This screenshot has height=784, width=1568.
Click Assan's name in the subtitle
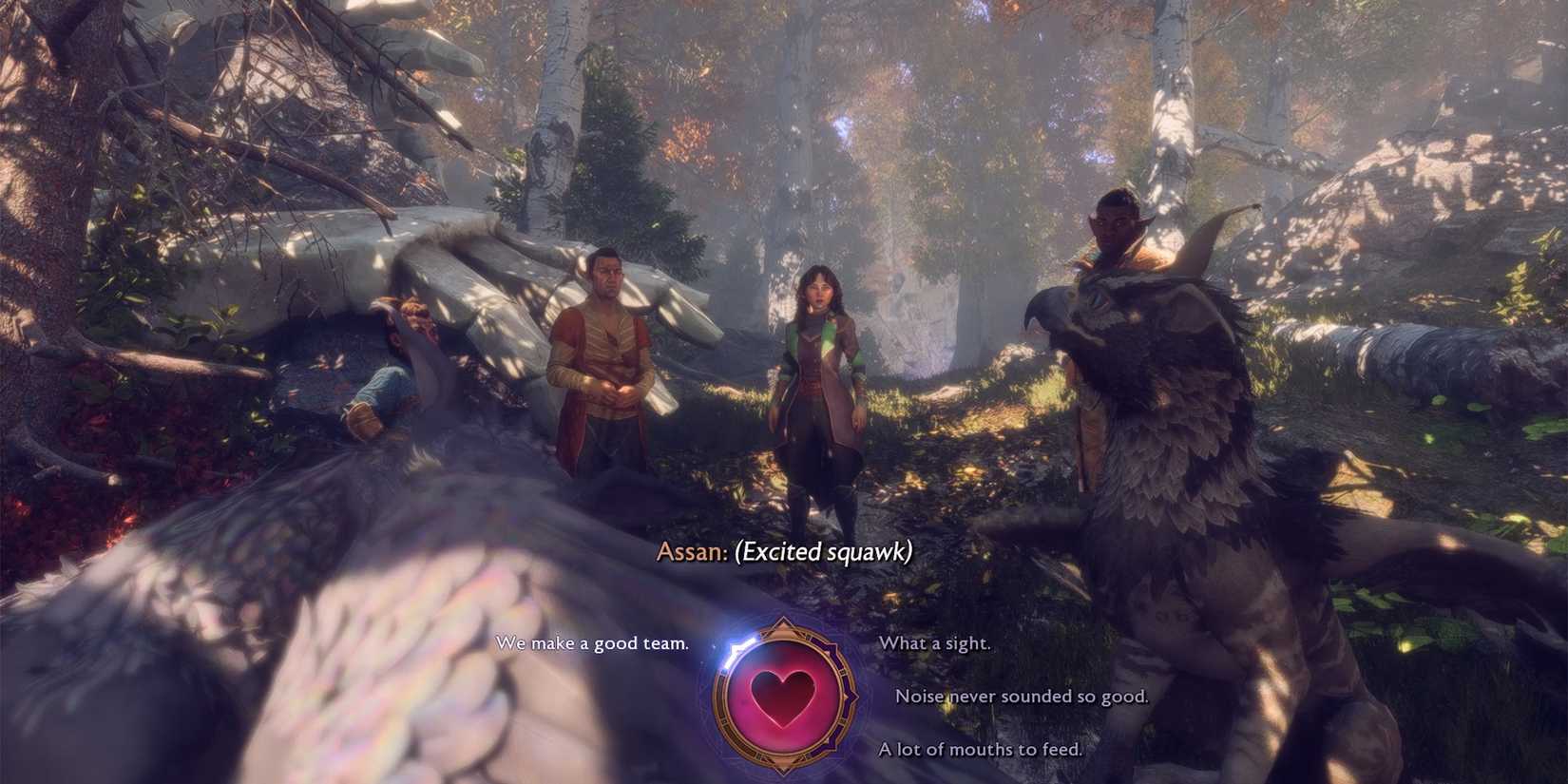coord(689,552)
